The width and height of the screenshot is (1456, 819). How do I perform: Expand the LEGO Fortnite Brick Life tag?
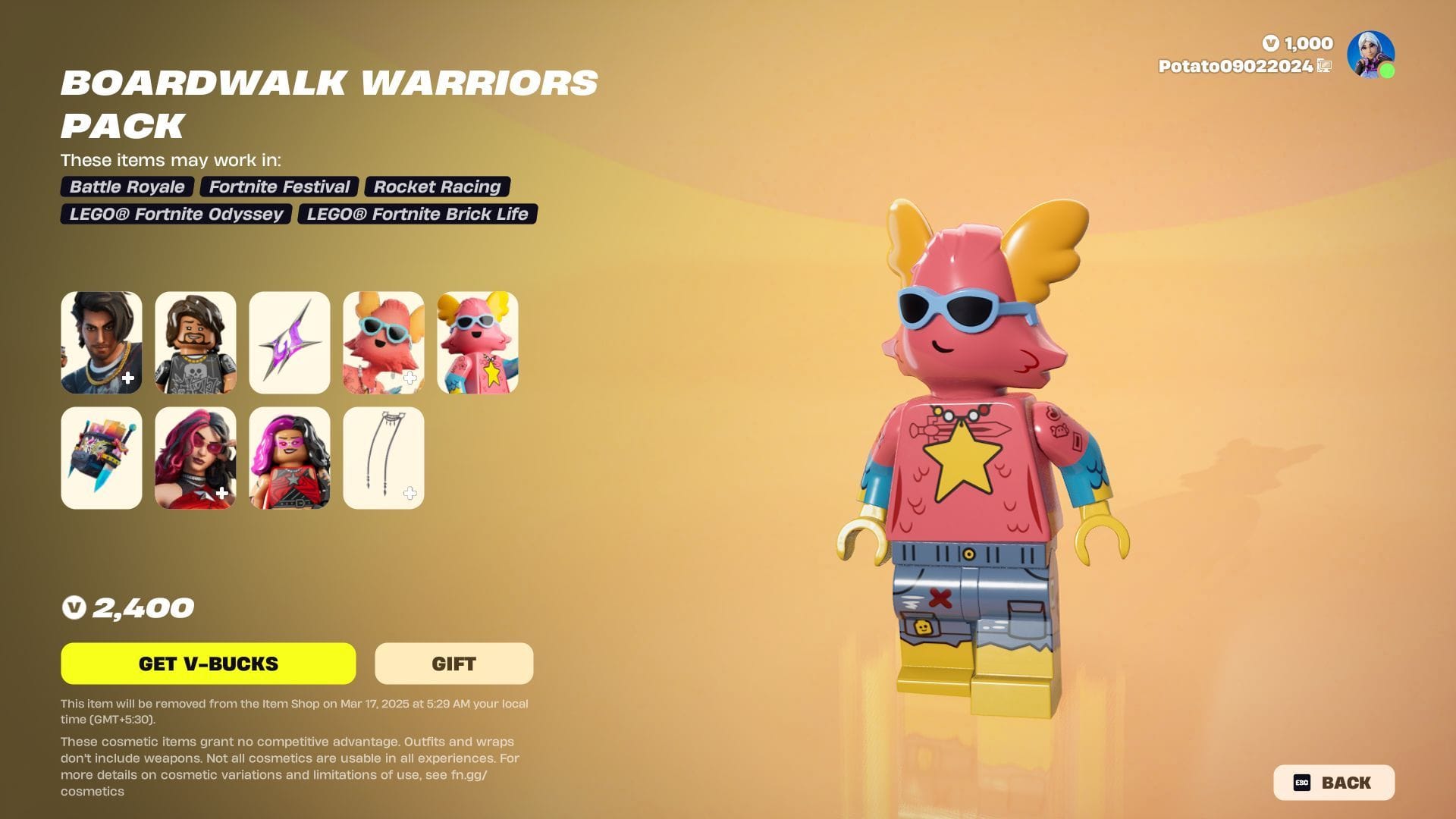tap(418, 214)
